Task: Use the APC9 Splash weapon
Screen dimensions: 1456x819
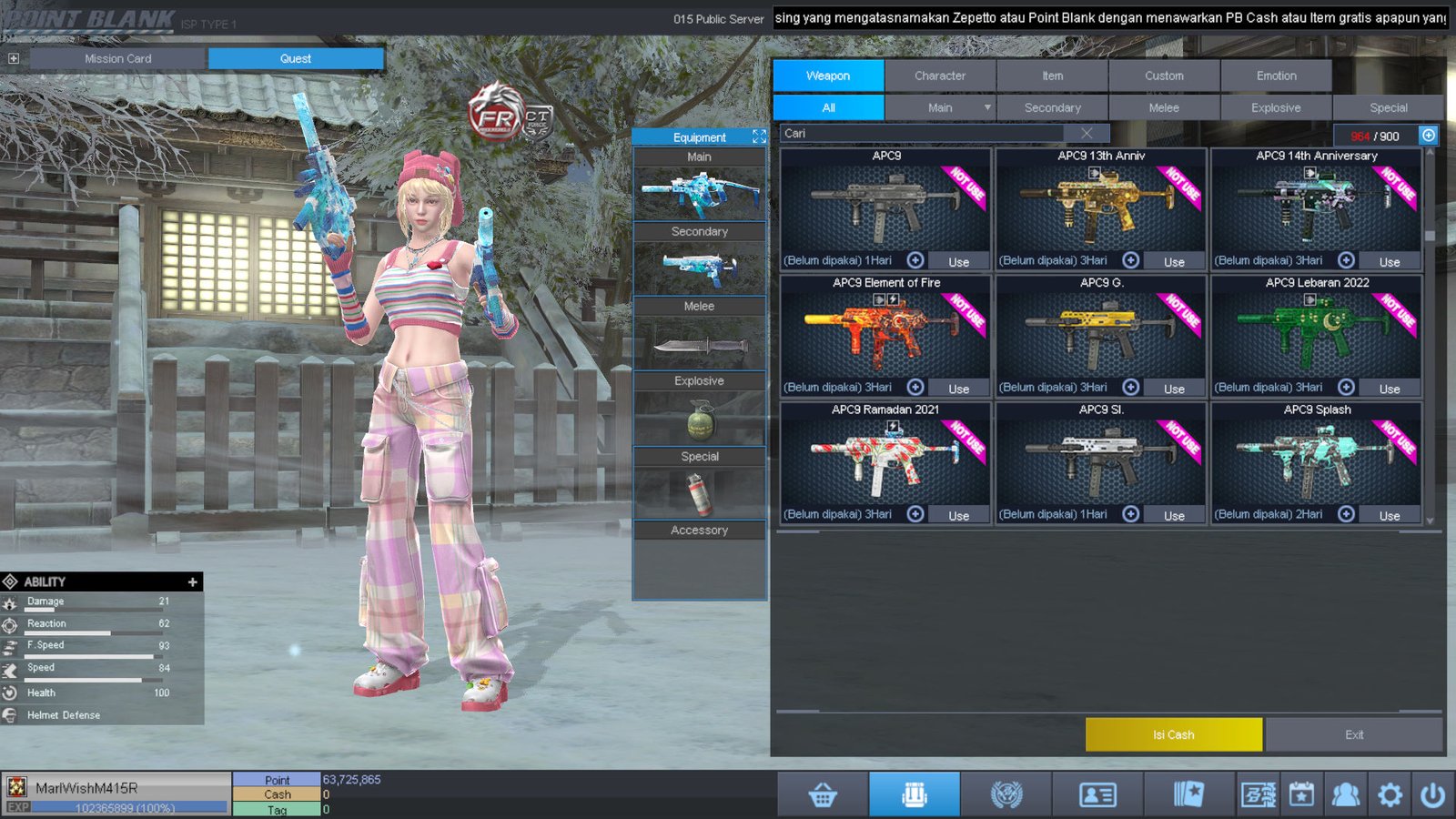Action: point(1389,515)
